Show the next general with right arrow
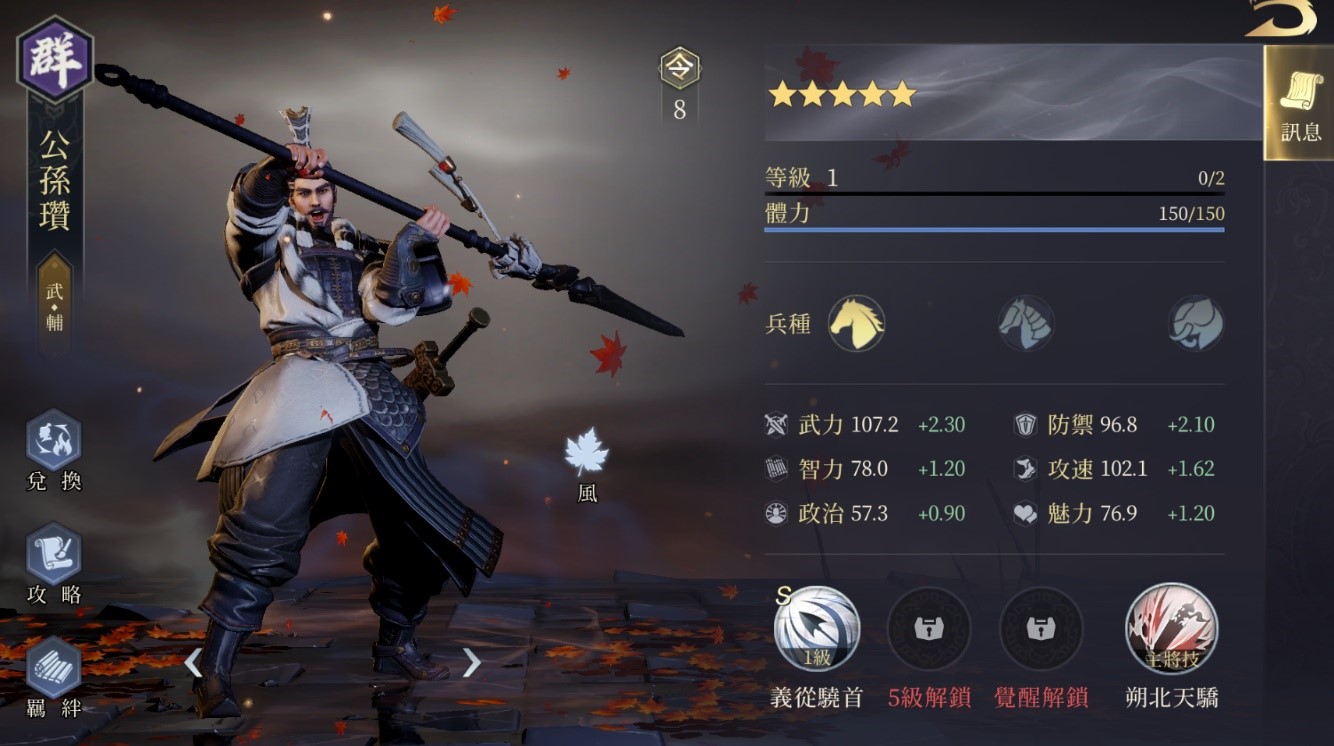Viewport: 1334px width, 746px height. (x=471, y=662)
